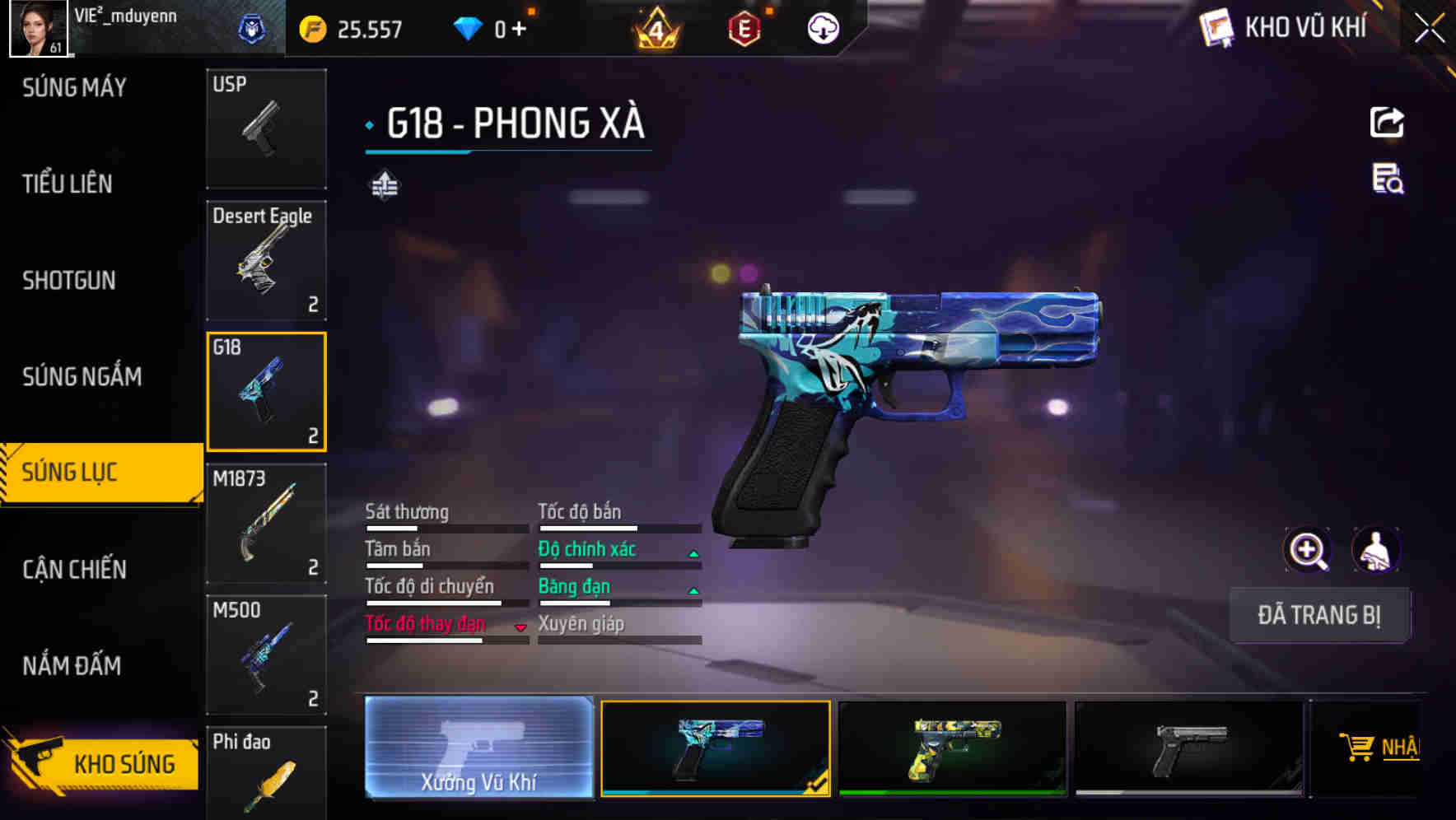Image resolution: width=1456 pixels, height=820 pixels.
Task: Click the red down arrow on Tốc độ thay đạn
Action: [520, 627]
